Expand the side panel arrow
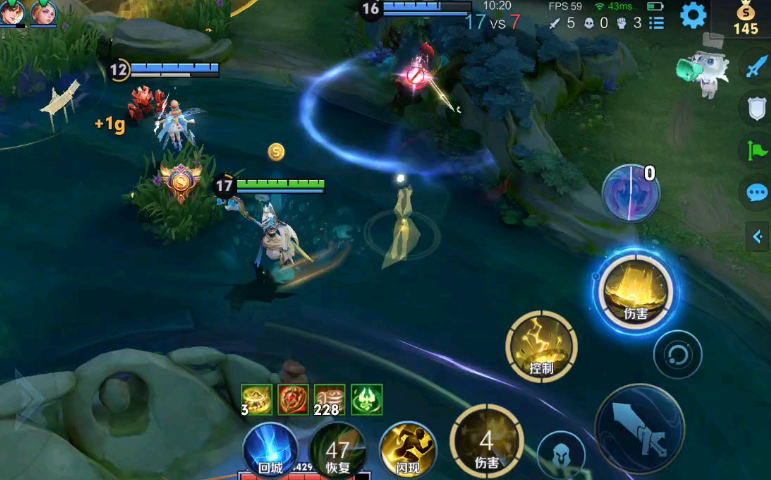 coord(758,236)
